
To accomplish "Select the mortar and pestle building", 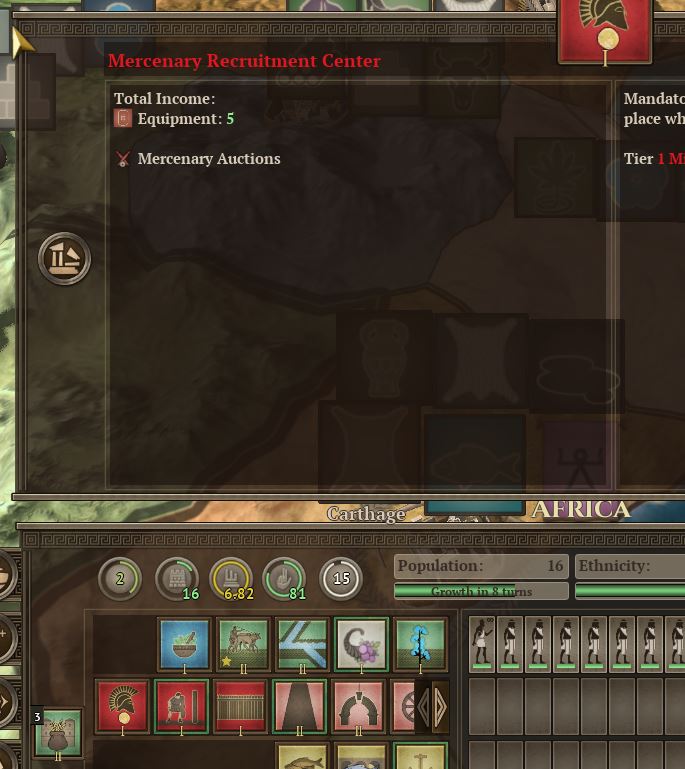I will point(184,645).
